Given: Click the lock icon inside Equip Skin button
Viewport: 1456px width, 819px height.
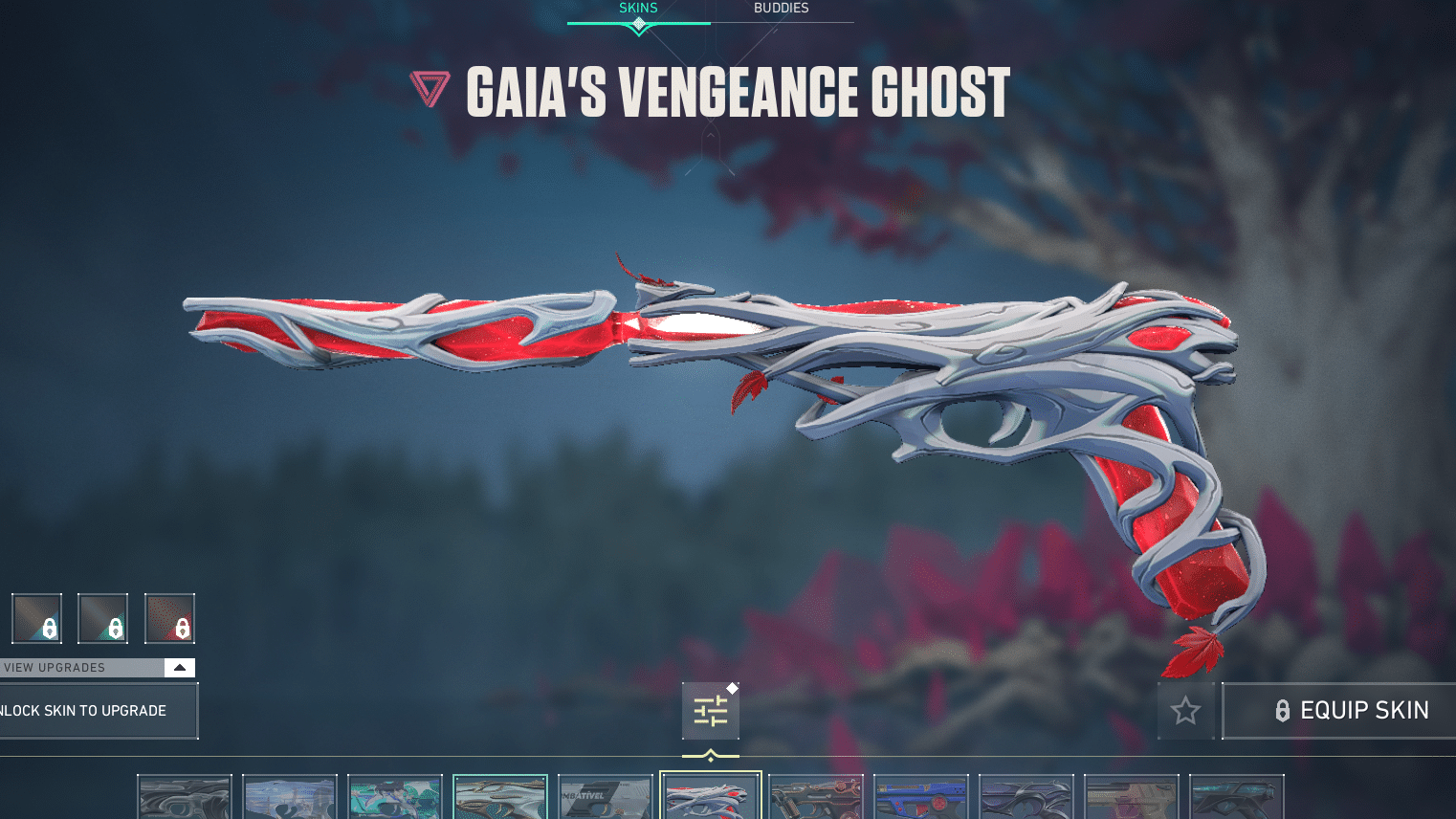Looking at the screenshot, I should coord(1282,710).
